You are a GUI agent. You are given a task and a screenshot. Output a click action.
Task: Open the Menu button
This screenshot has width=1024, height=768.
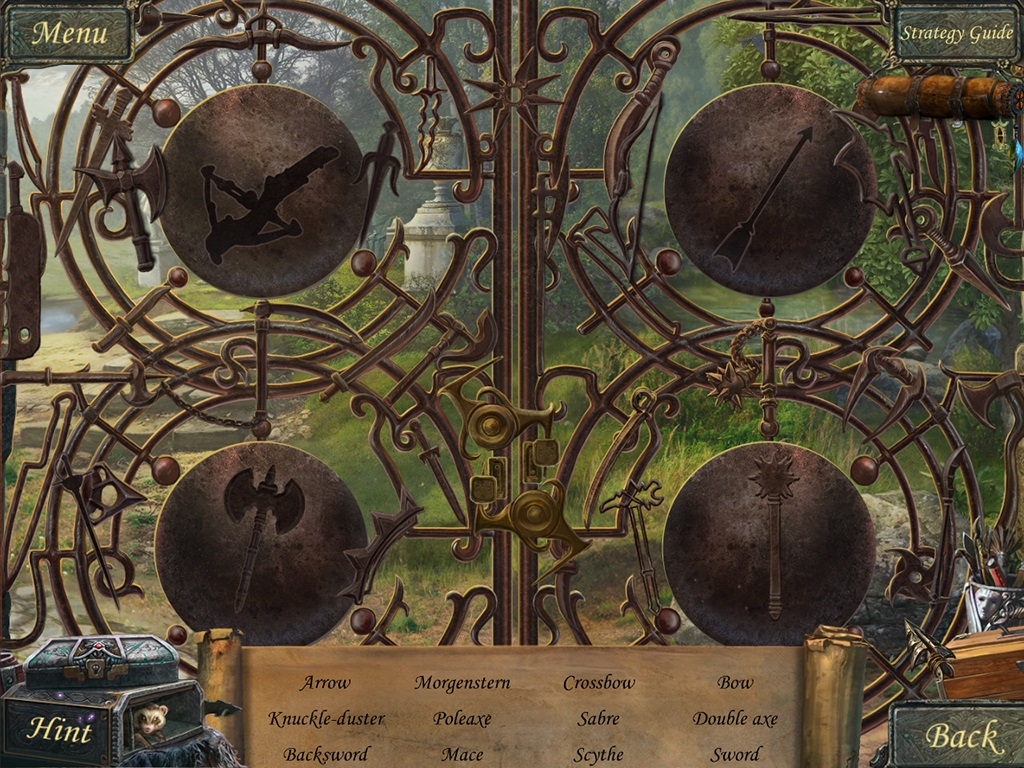68,33
